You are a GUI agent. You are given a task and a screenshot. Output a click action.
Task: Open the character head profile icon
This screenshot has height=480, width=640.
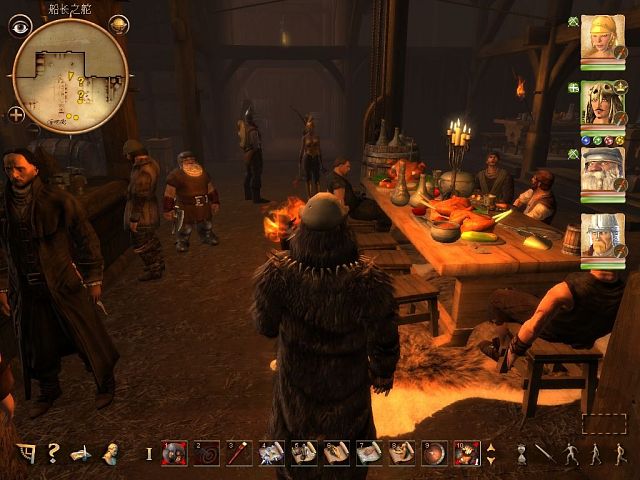(x=111, y=453)
